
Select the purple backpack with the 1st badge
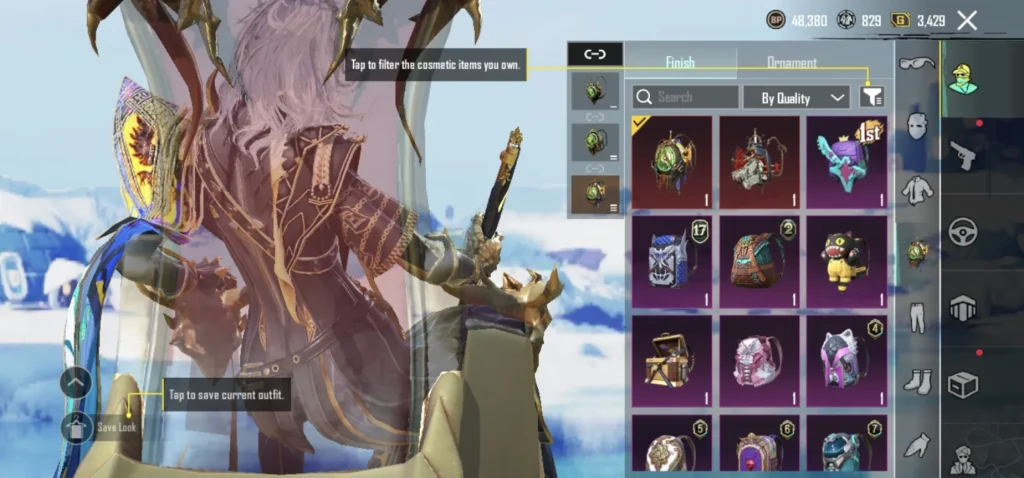(x=846, y=162)
